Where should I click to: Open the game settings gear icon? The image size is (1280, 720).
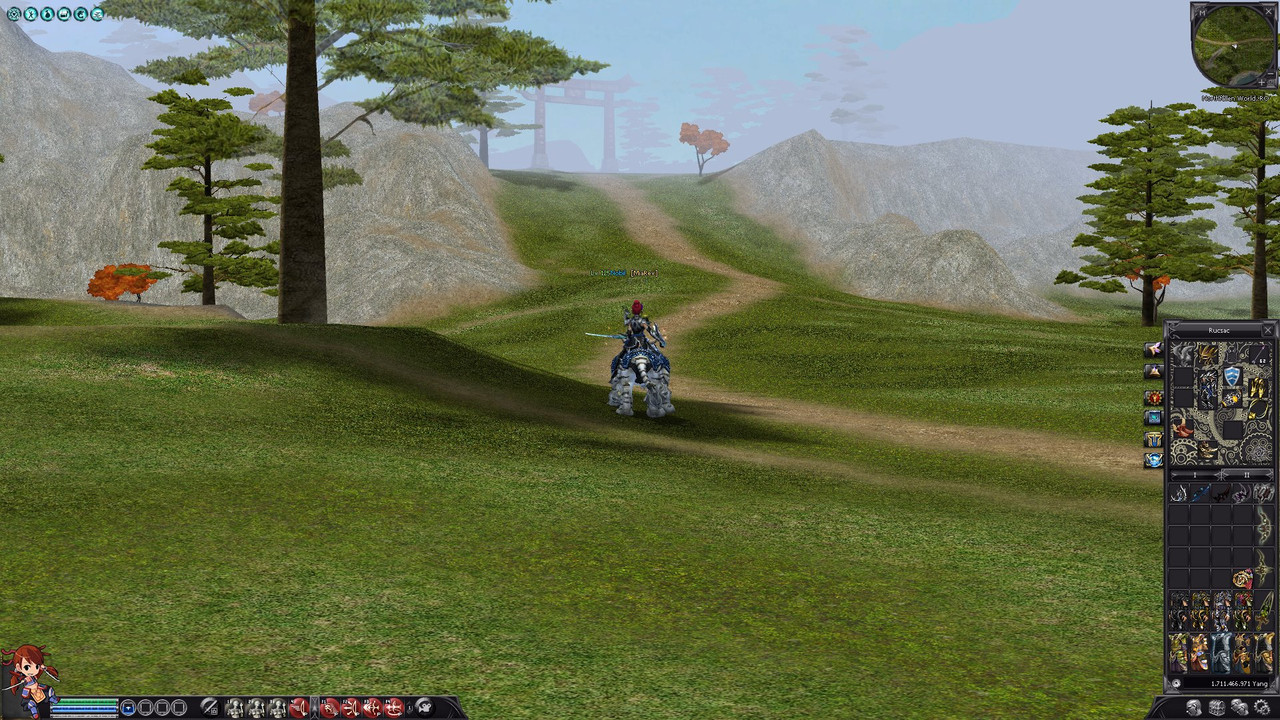tap(14, 14)
